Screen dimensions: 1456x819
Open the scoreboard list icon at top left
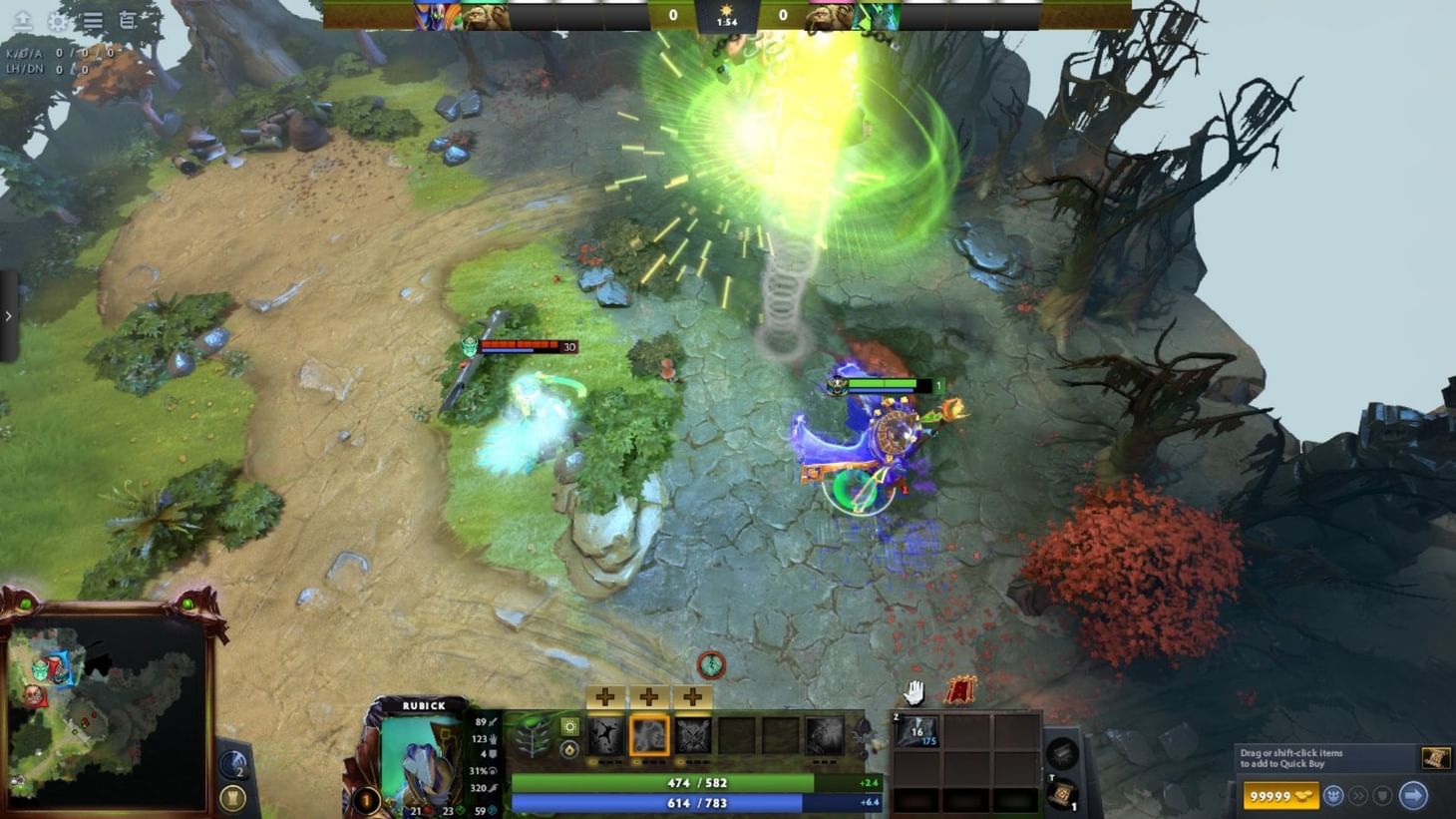[127, 20]
